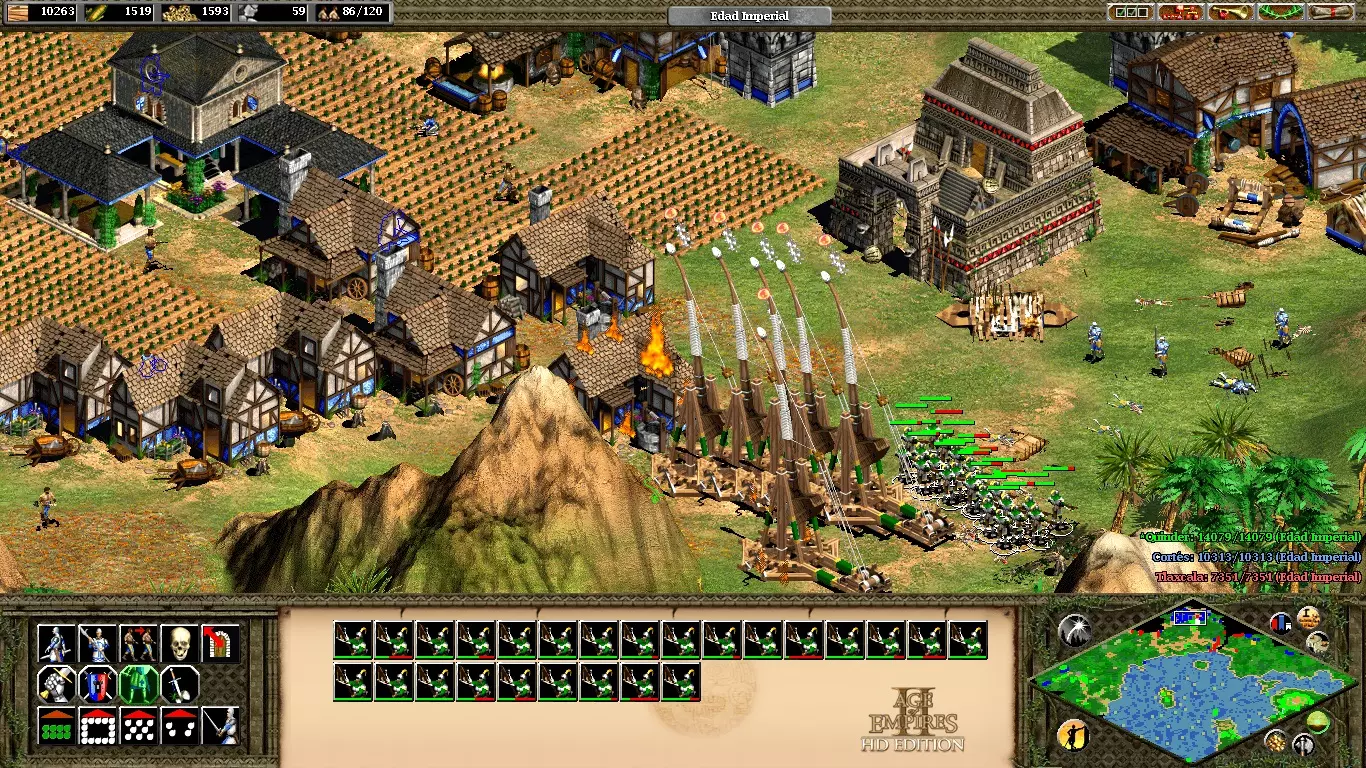Image resolution: width=1366 pixels, height=768 pixels.
Task: Select the gauntlet and horn command
Action: [57, 685]
